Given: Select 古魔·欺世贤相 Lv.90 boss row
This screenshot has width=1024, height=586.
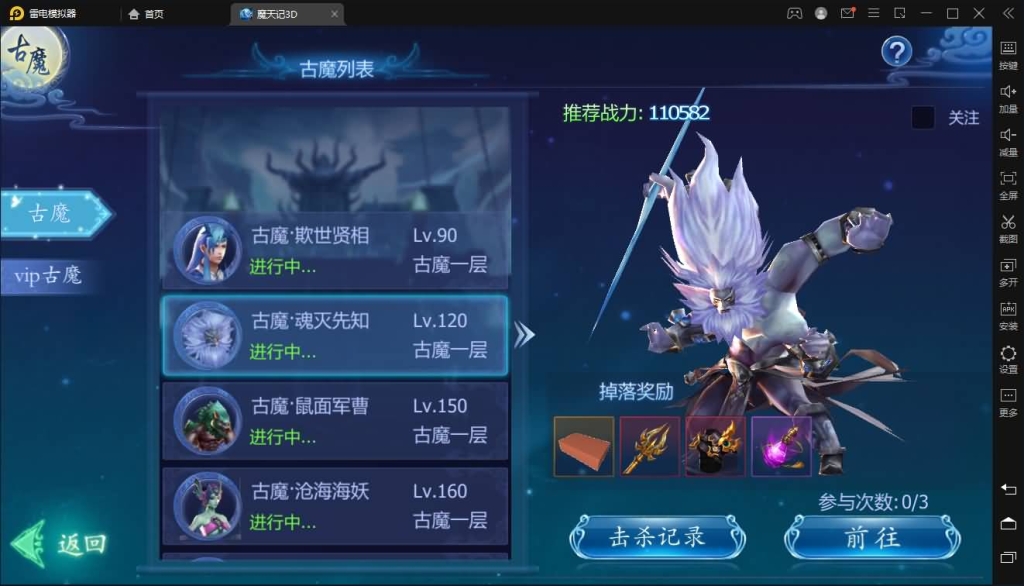Looking at the screenshot, I should 335,250.
